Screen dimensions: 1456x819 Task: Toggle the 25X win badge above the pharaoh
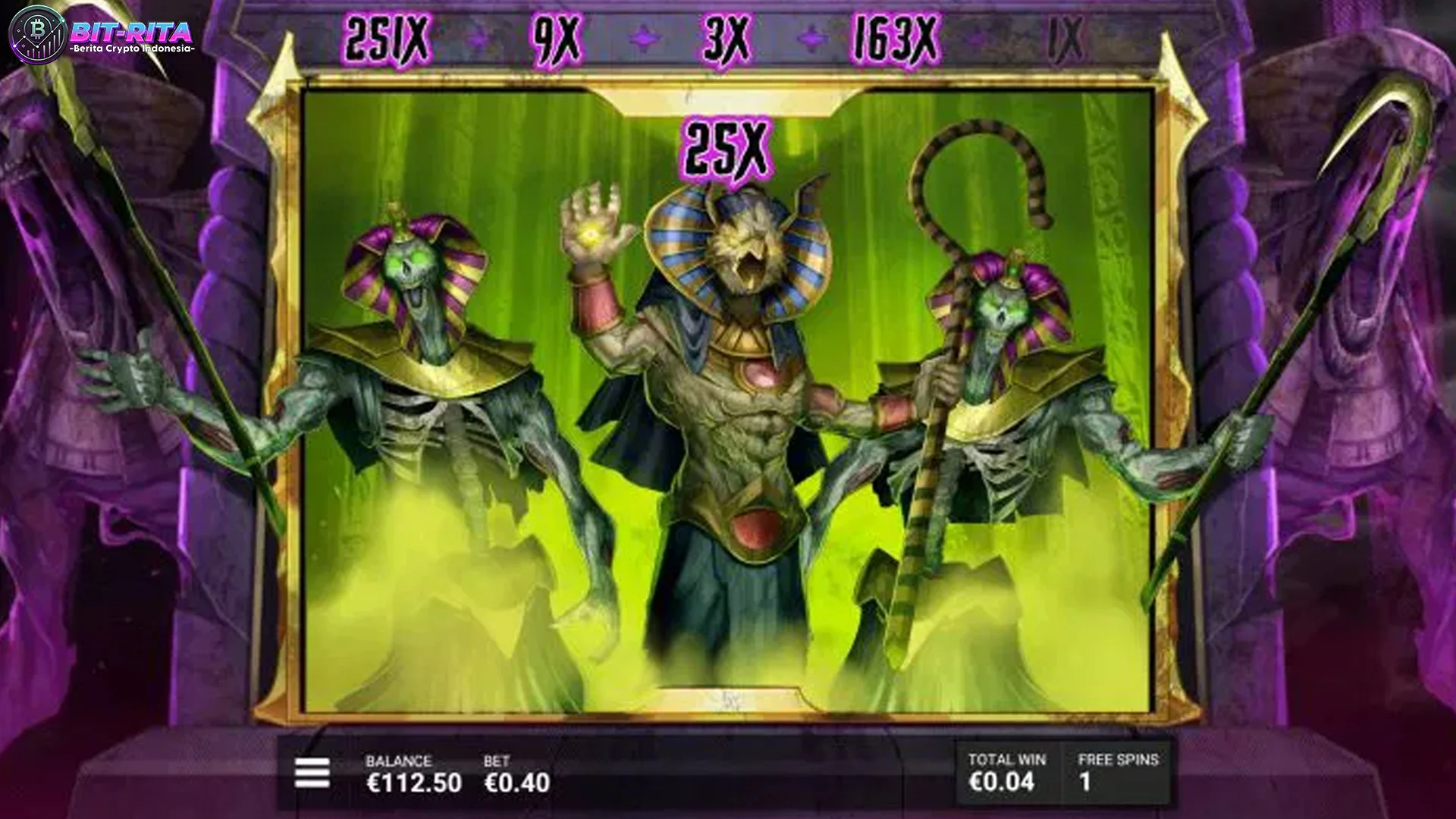(729, 146)
